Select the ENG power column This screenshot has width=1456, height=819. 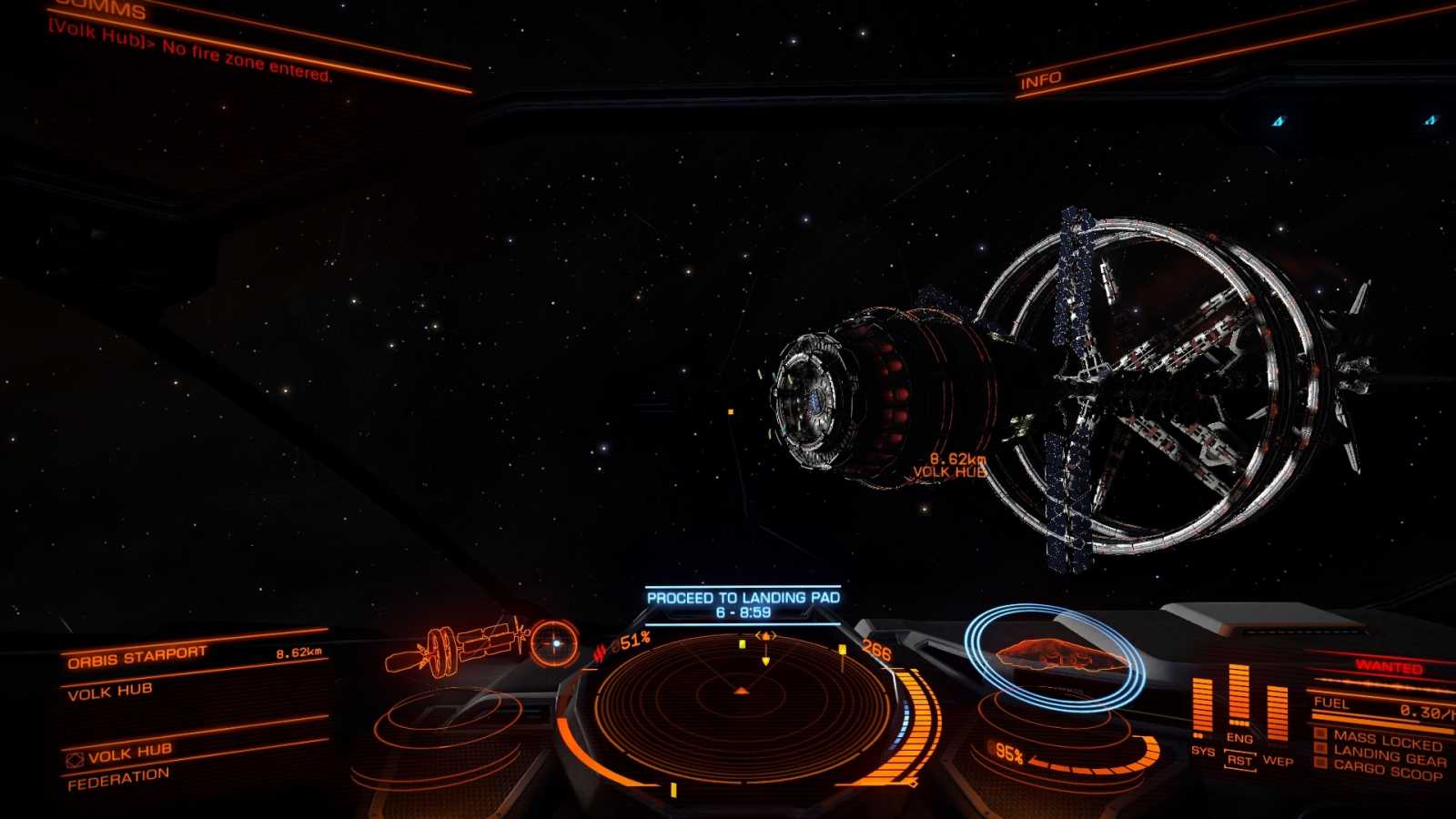(x=1239, y=699)
